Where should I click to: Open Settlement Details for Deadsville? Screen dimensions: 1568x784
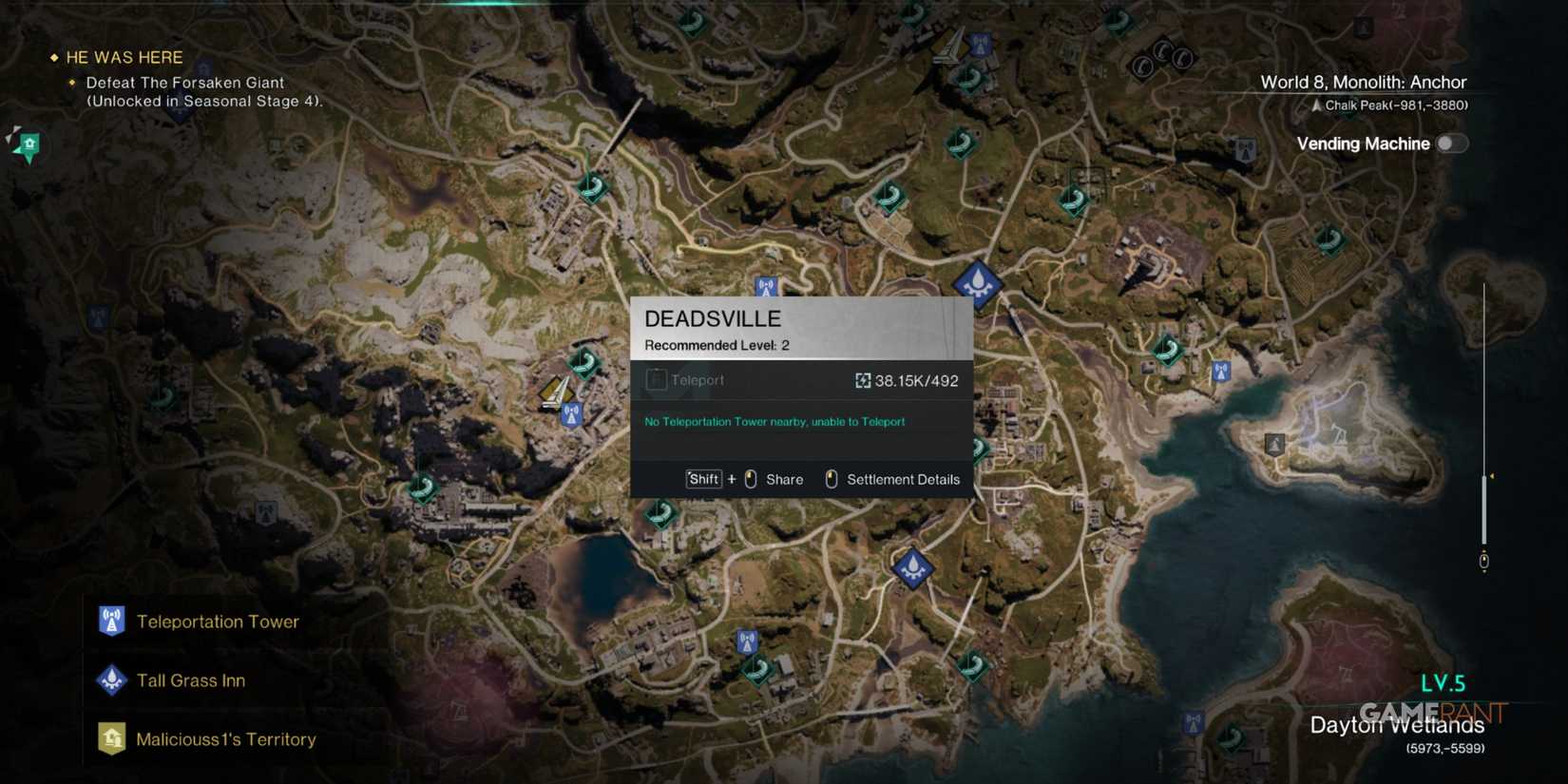coord(904,479)
